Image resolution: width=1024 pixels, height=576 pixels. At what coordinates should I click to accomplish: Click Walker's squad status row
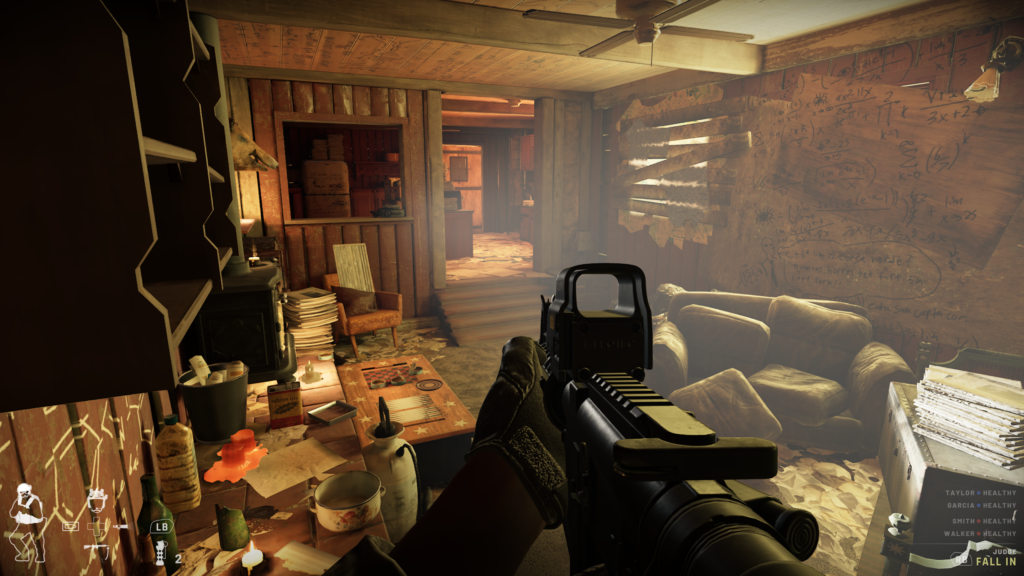980,534
